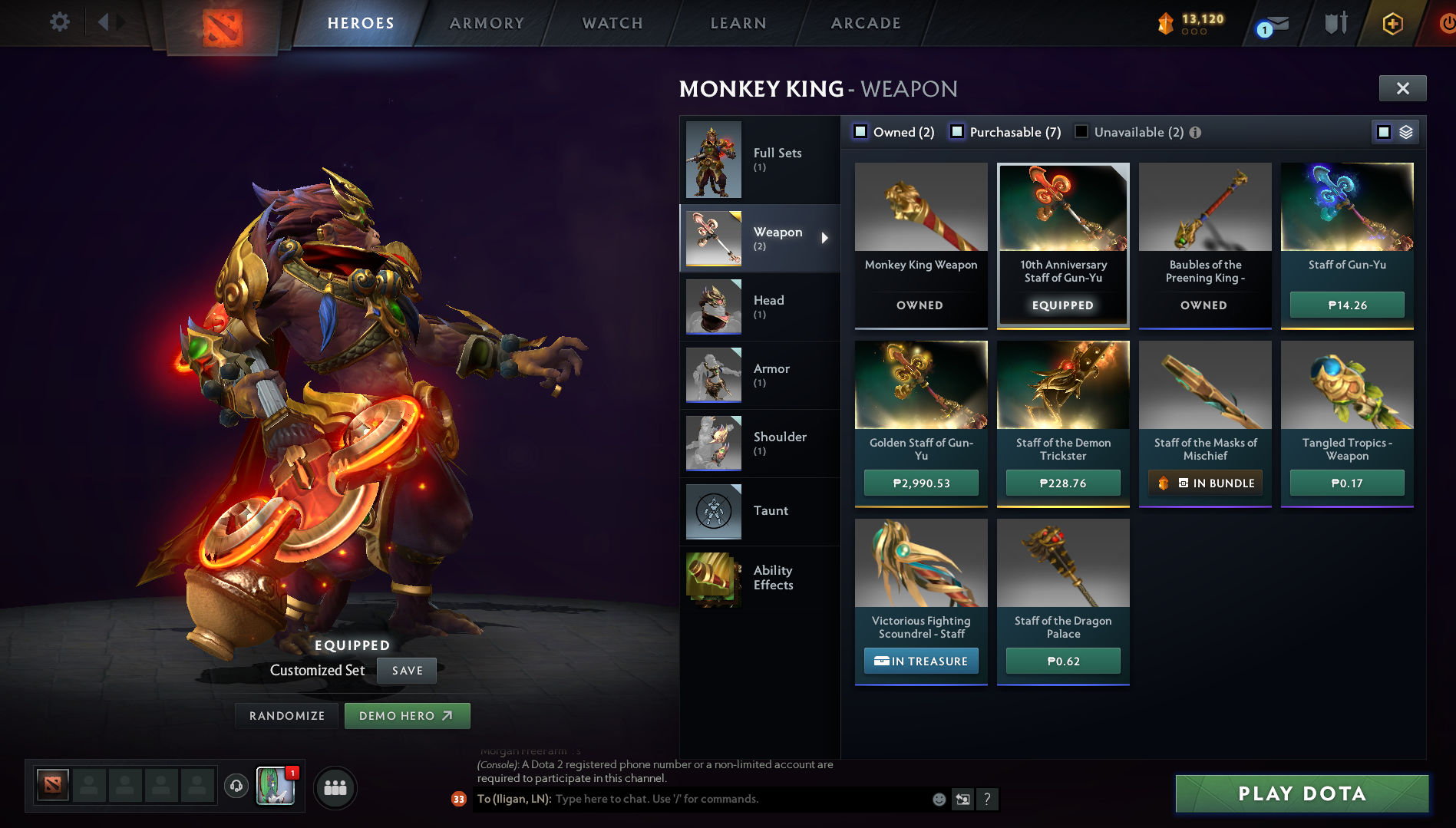The height and width of the screenshot is (828, 1456).
Task: Switch to the ARMORY tab
Action: click(487, 23)
